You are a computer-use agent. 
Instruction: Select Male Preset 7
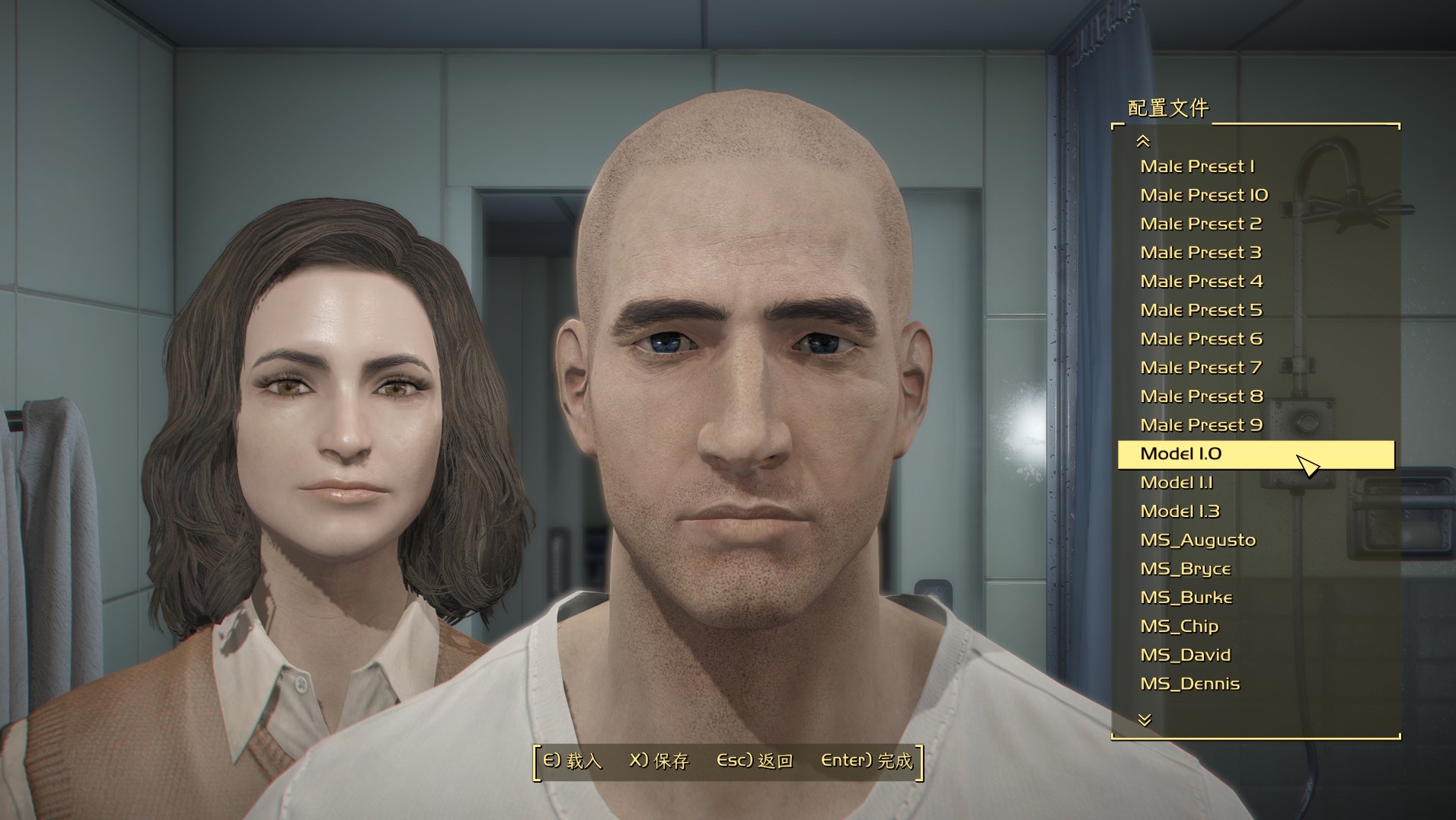click(1201, 368)
